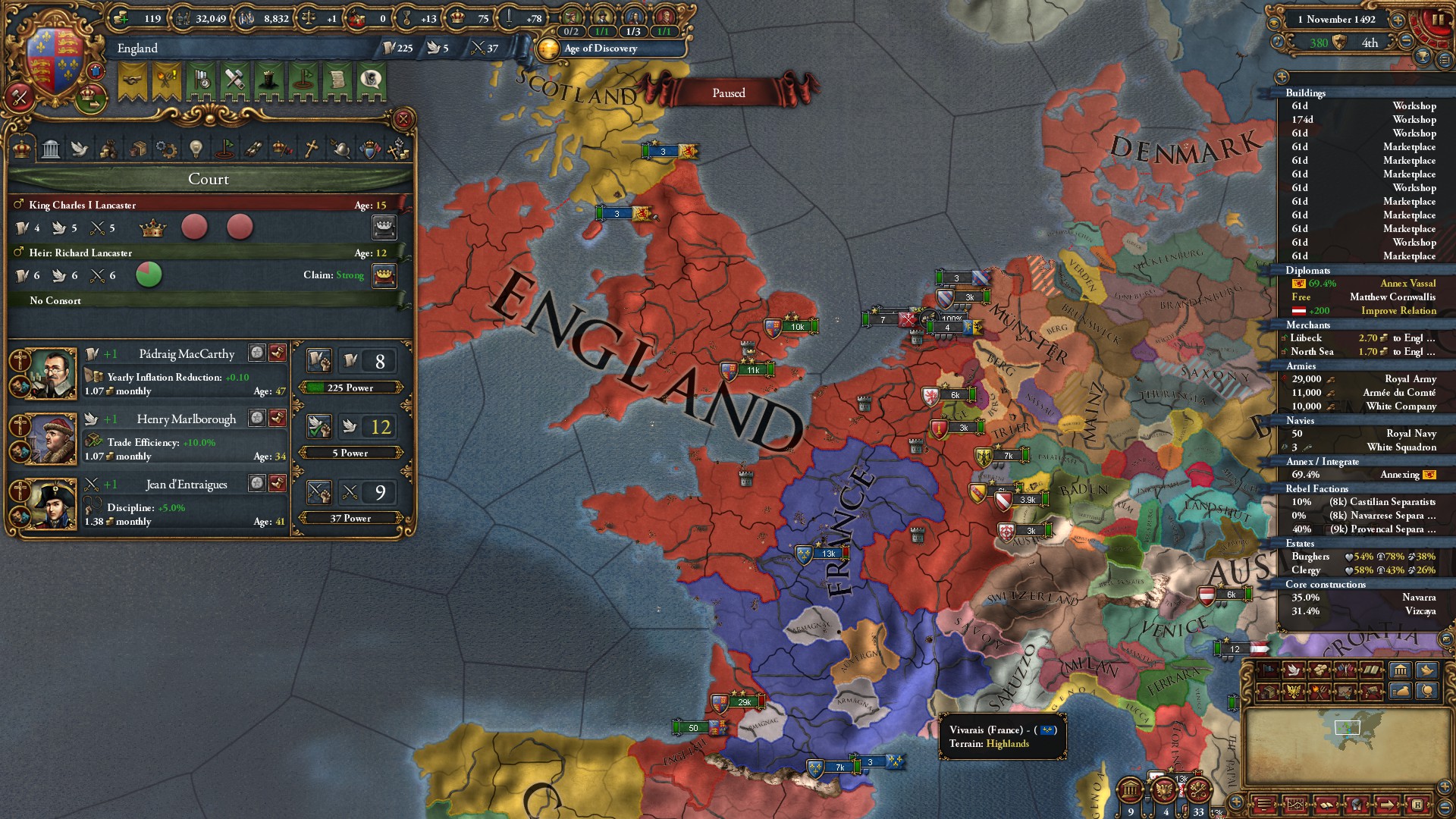Open the ledger chart icon near minimap

pos(1296,804)
